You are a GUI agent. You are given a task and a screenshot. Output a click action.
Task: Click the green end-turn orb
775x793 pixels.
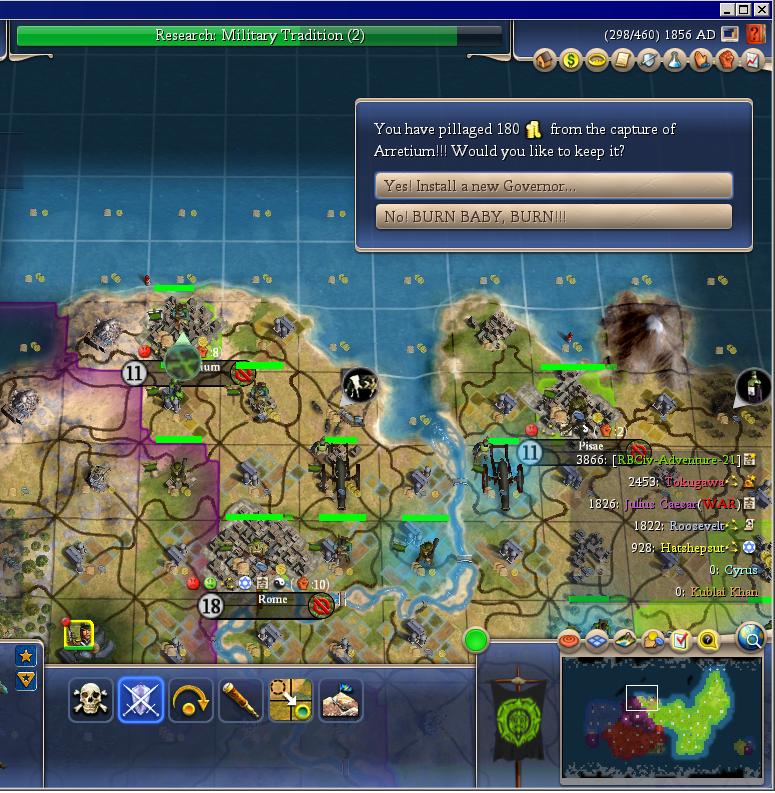pos(476,640)
